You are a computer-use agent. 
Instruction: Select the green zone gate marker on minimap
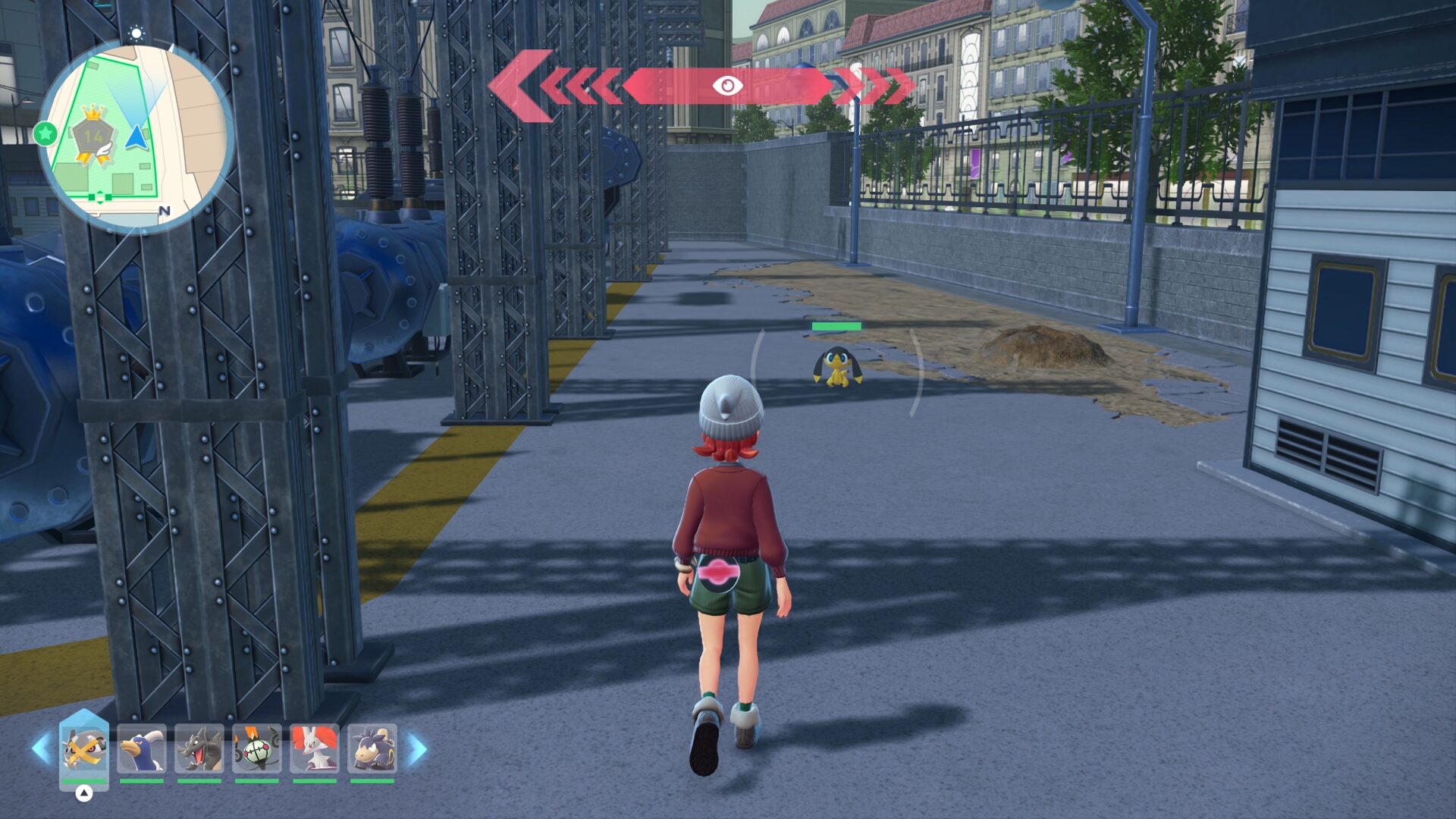coord(99,197)
